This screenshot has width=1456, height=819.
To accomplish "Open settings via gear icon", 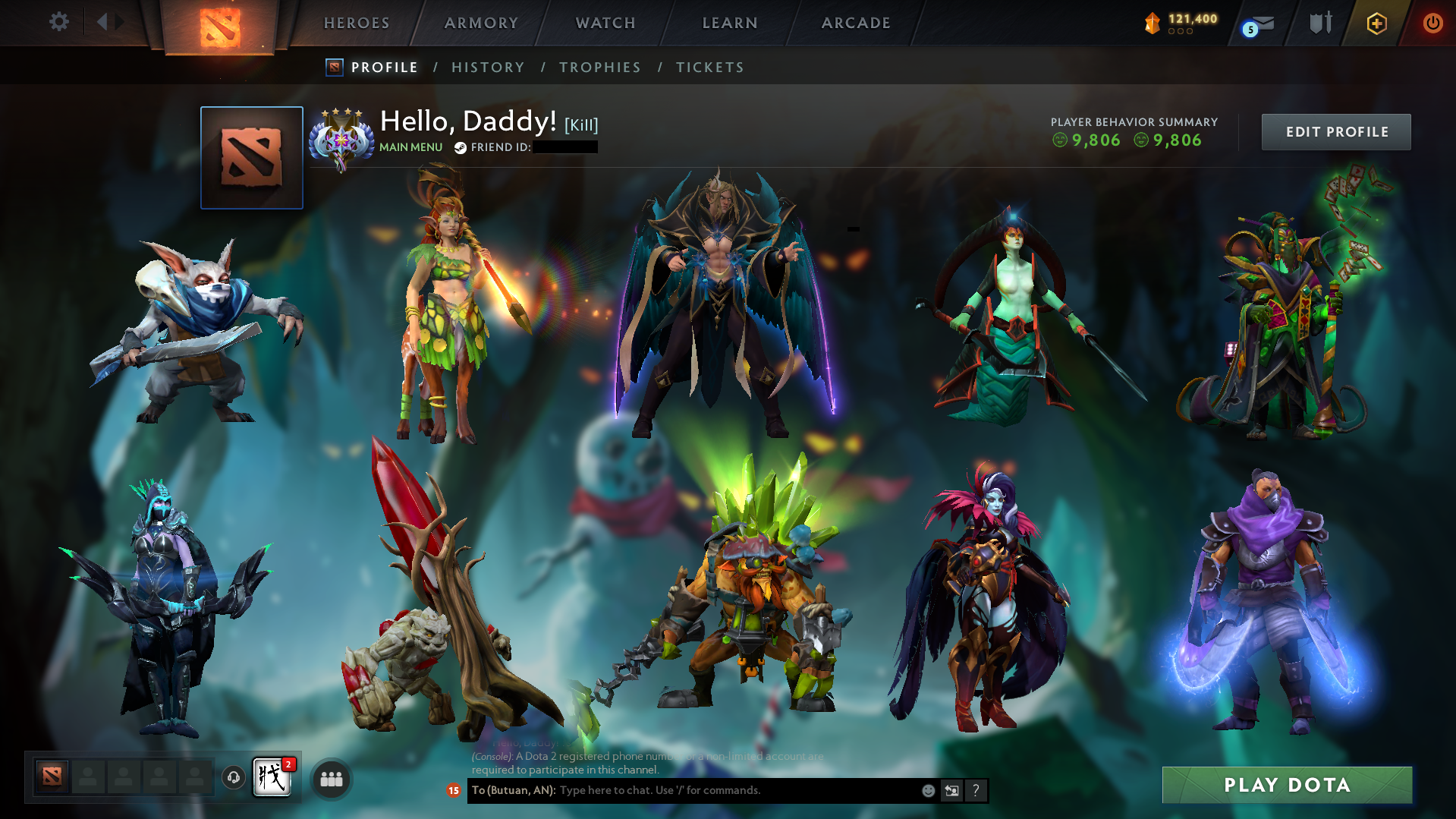I will (x=58, y=22).
